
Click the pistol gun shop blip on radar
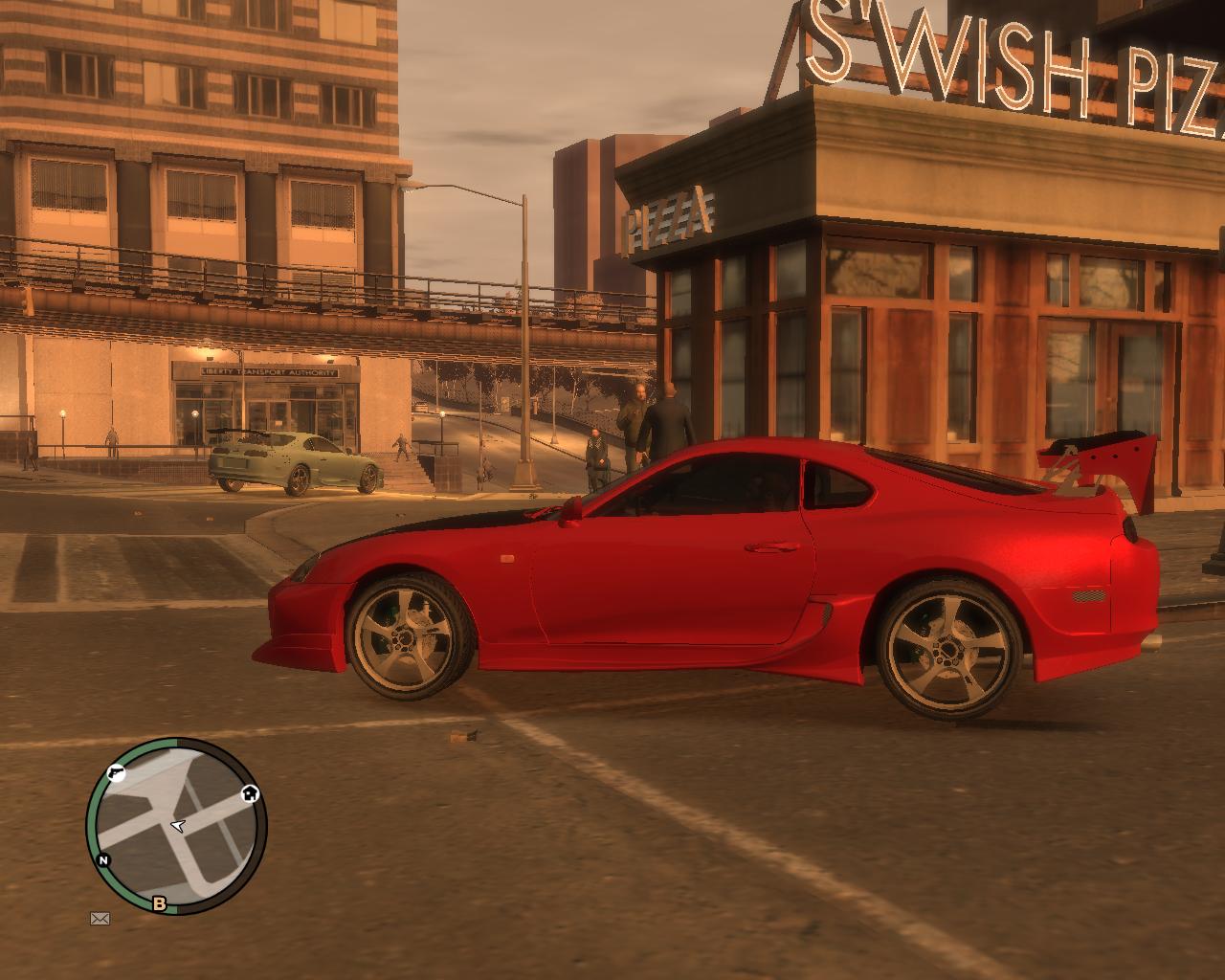pos(117,773)
